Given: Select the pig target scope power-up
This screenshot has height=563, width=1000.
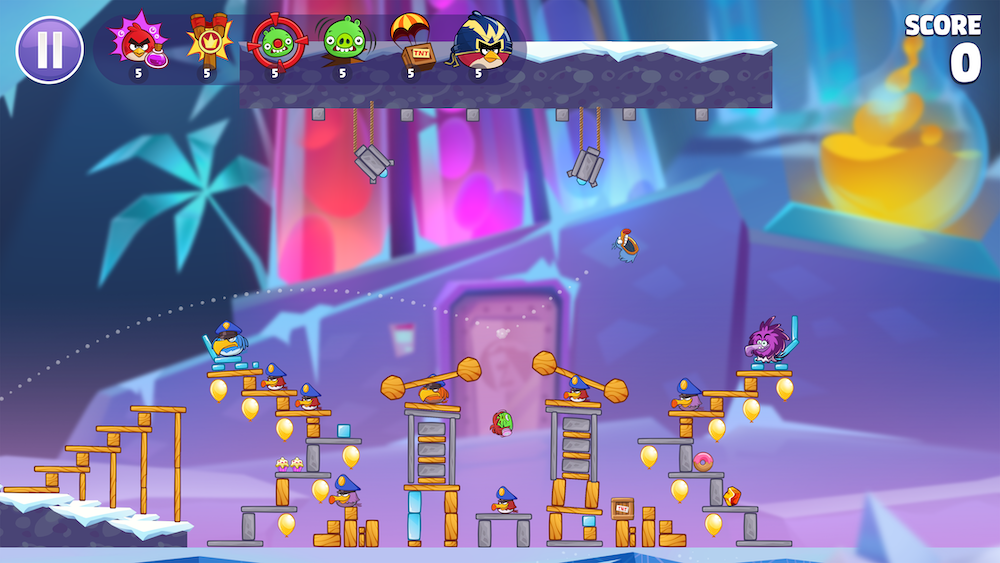Looking at the screenshot, I should coord(274,42).
